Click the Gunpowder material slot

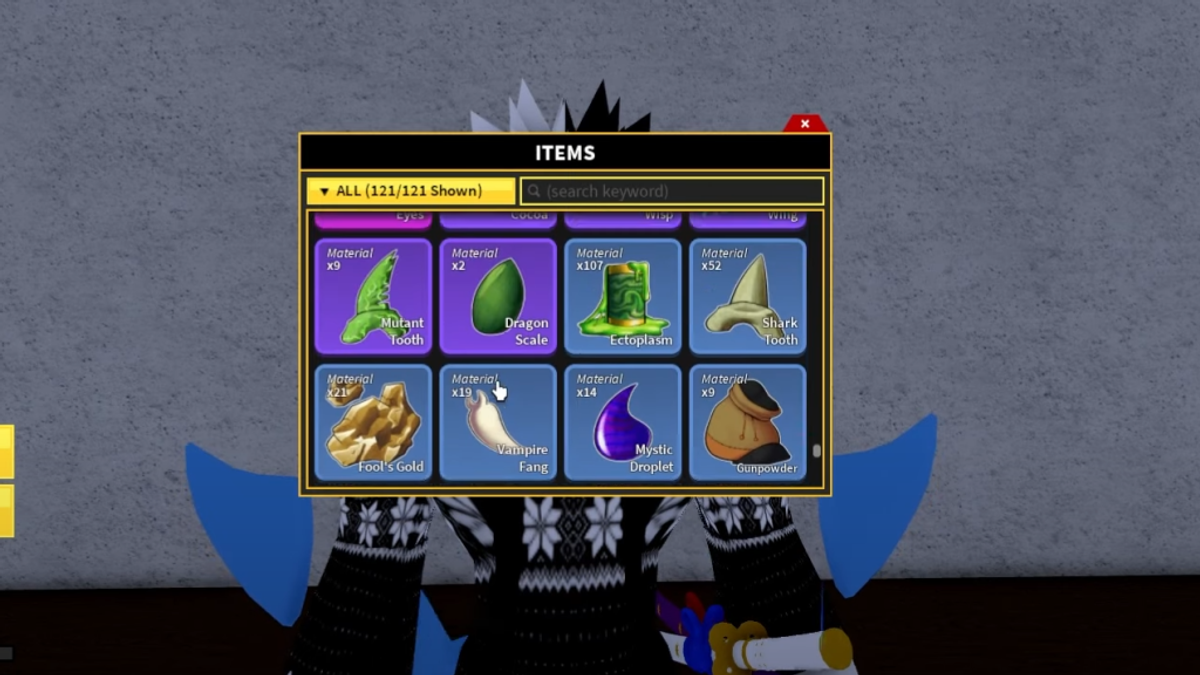point(748,422)
